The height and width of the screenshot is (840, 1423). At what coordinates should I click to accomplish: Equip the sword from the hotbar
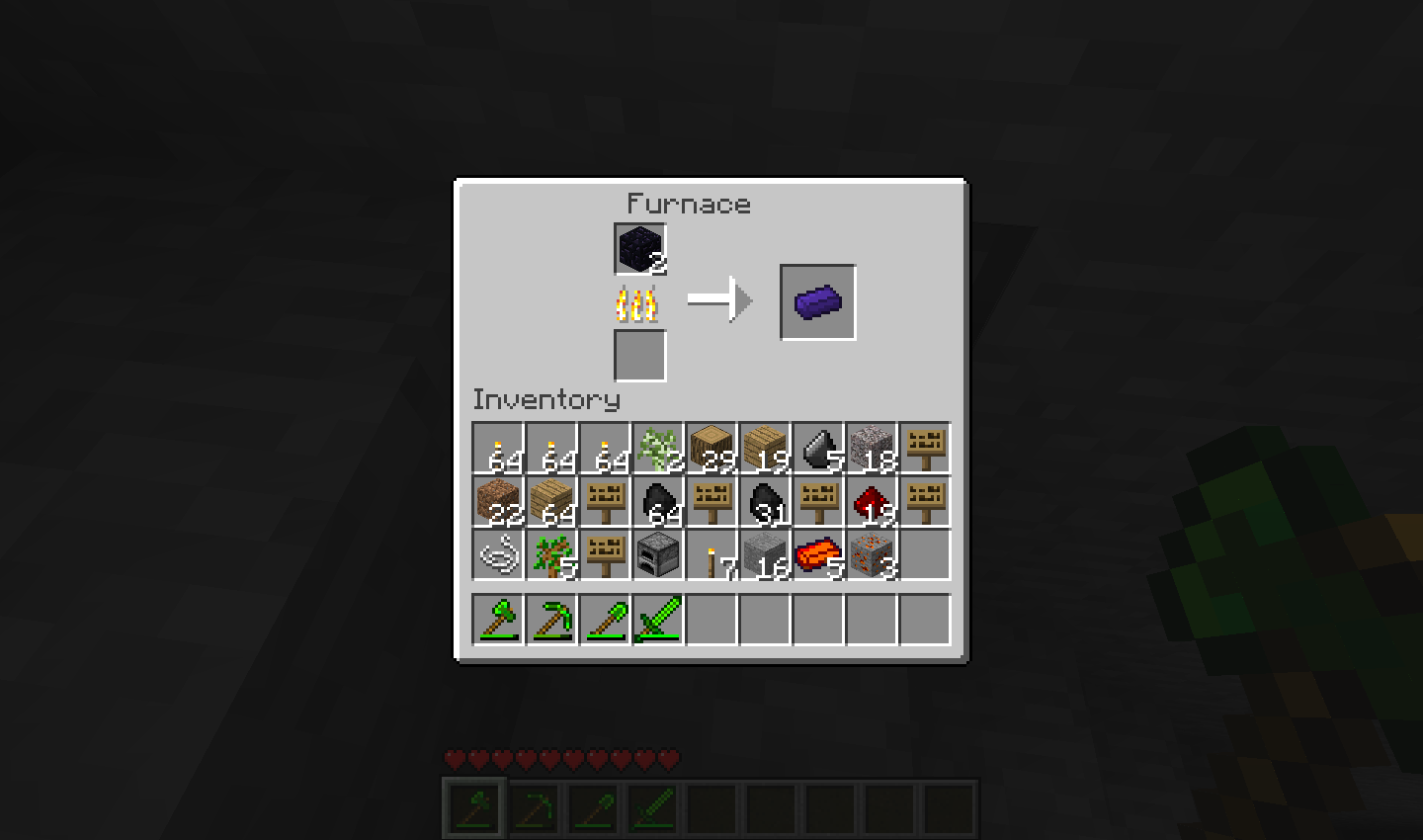click(657, 620)
